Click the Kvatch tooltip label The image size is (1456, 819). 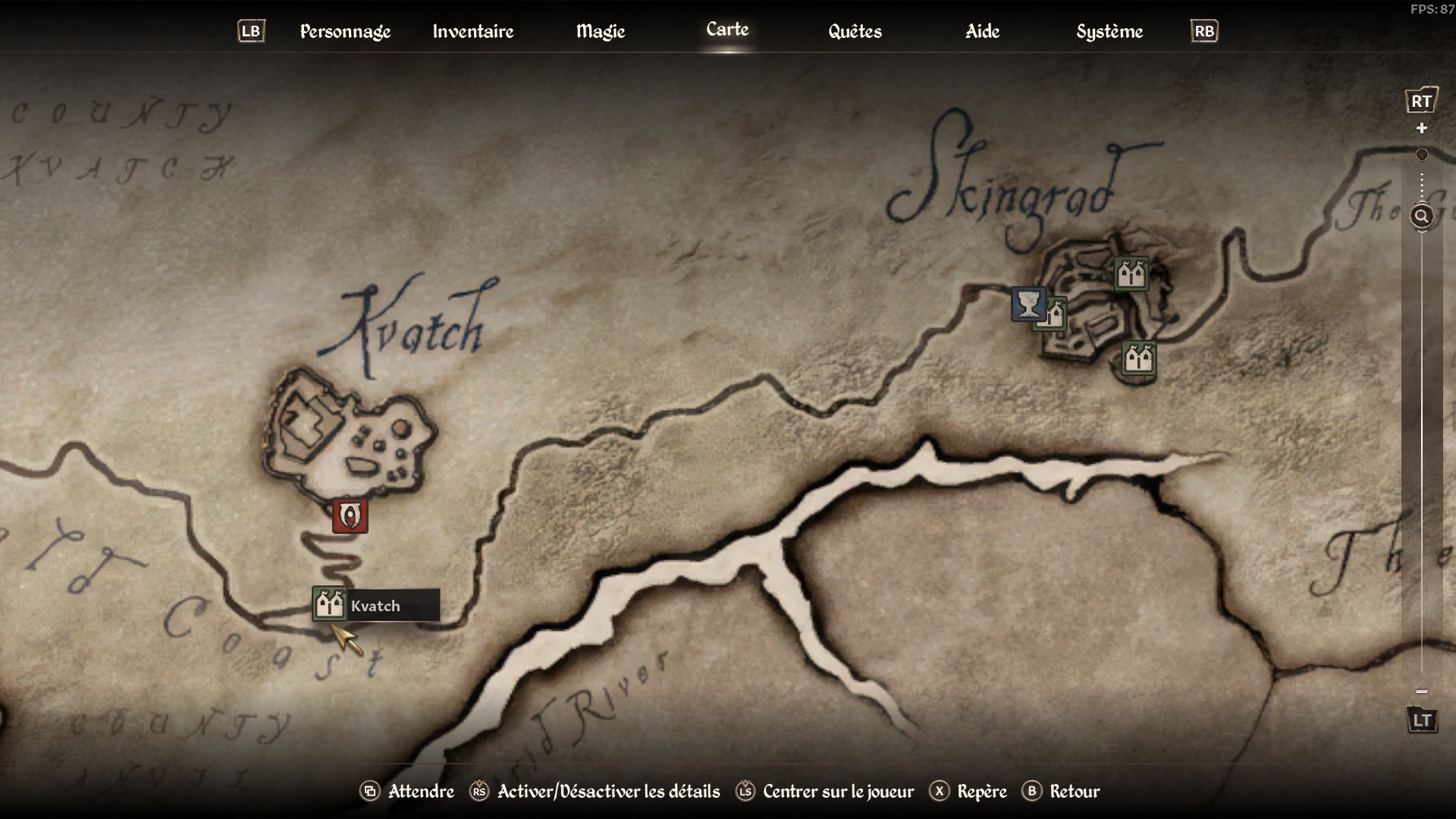click(375, 605)
